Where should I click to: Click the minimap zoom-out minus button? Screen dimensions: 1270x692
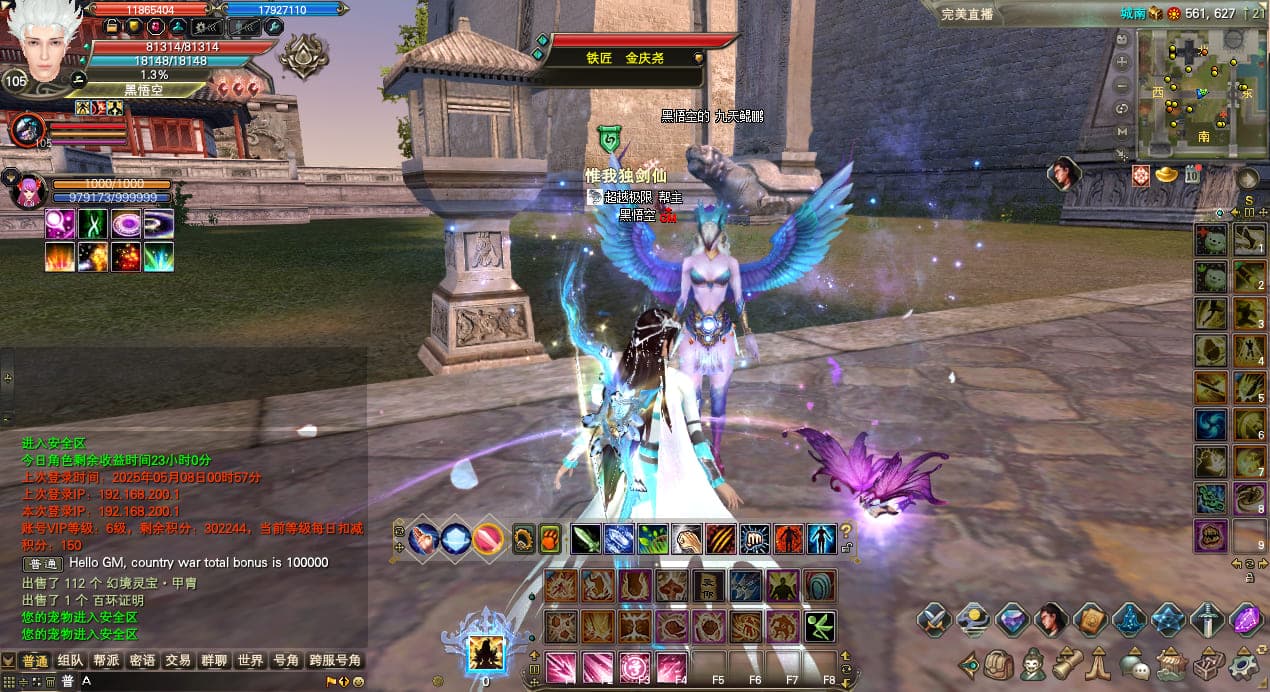(1122, 85)
